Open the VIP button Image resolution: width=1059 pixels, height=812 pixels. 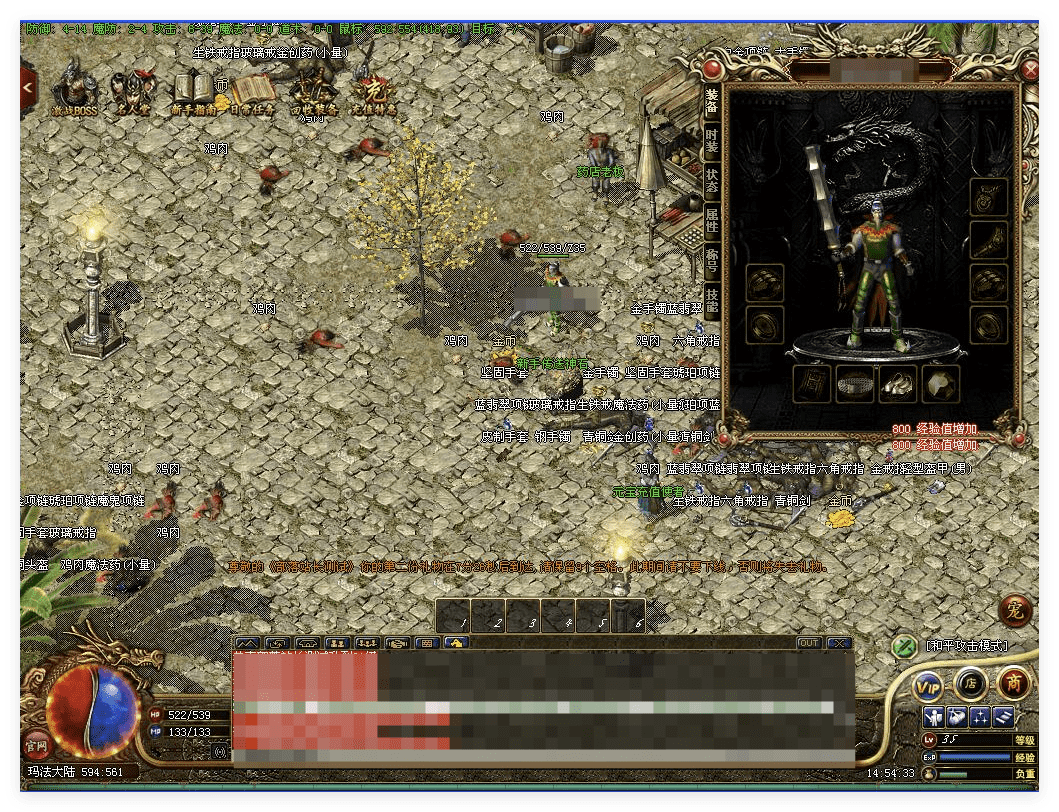tap(929, 685)
